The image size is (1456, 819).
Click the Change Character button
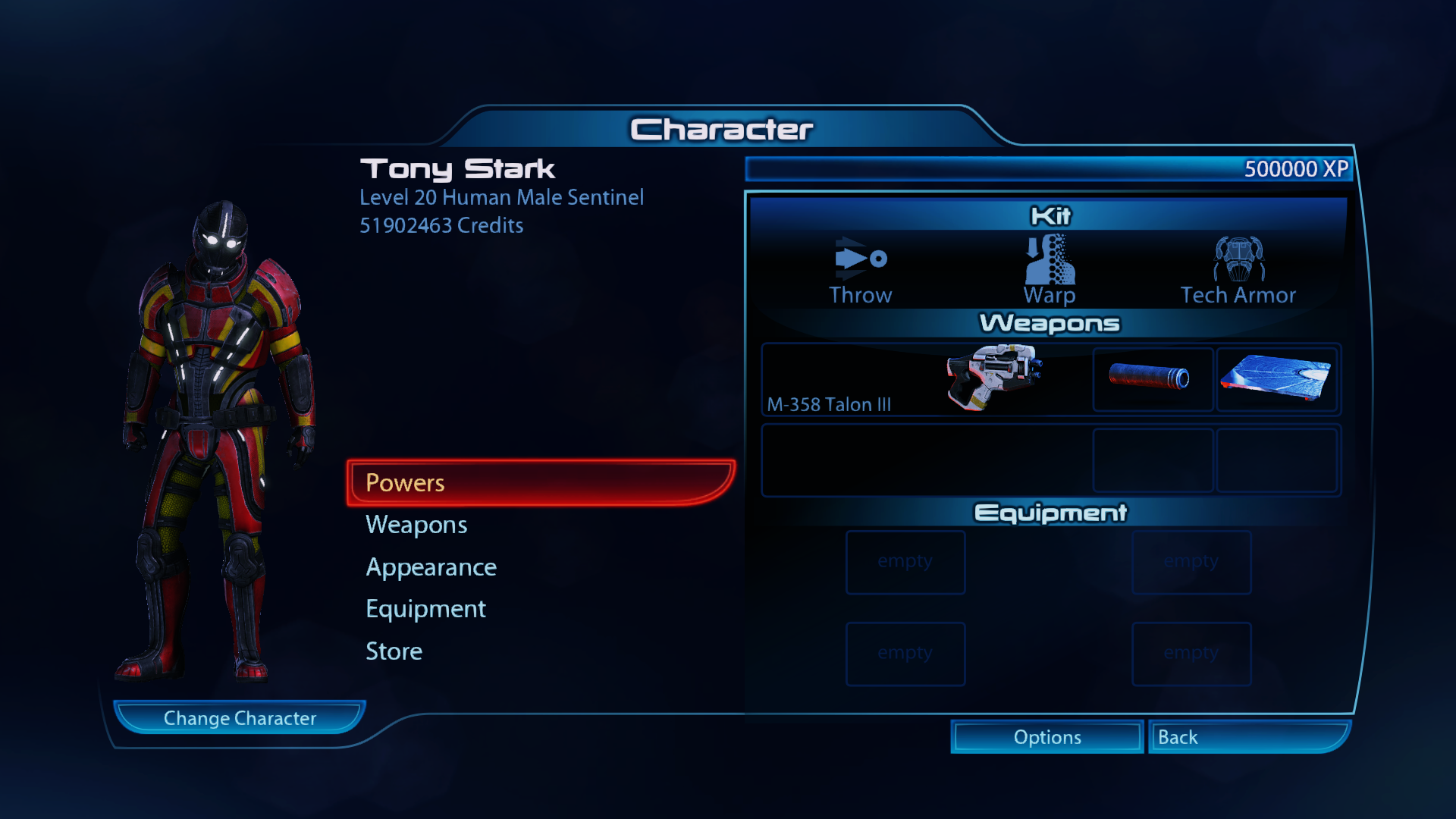point(240,718)
